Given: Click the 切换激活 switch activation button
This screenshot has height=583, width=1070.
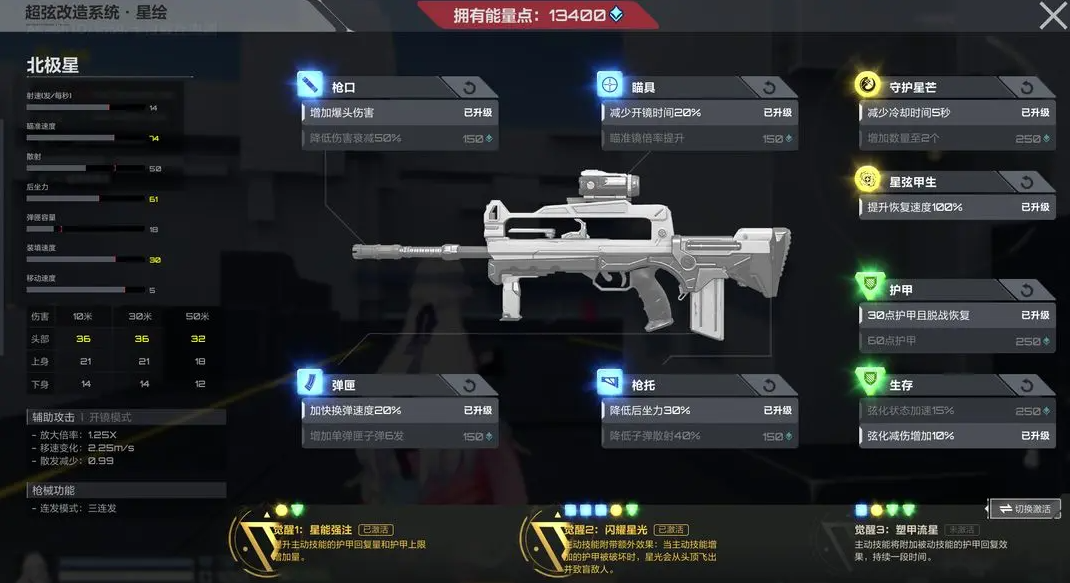Looking at the screenshot, I should pyautogui.click(x=1024, y=509).
